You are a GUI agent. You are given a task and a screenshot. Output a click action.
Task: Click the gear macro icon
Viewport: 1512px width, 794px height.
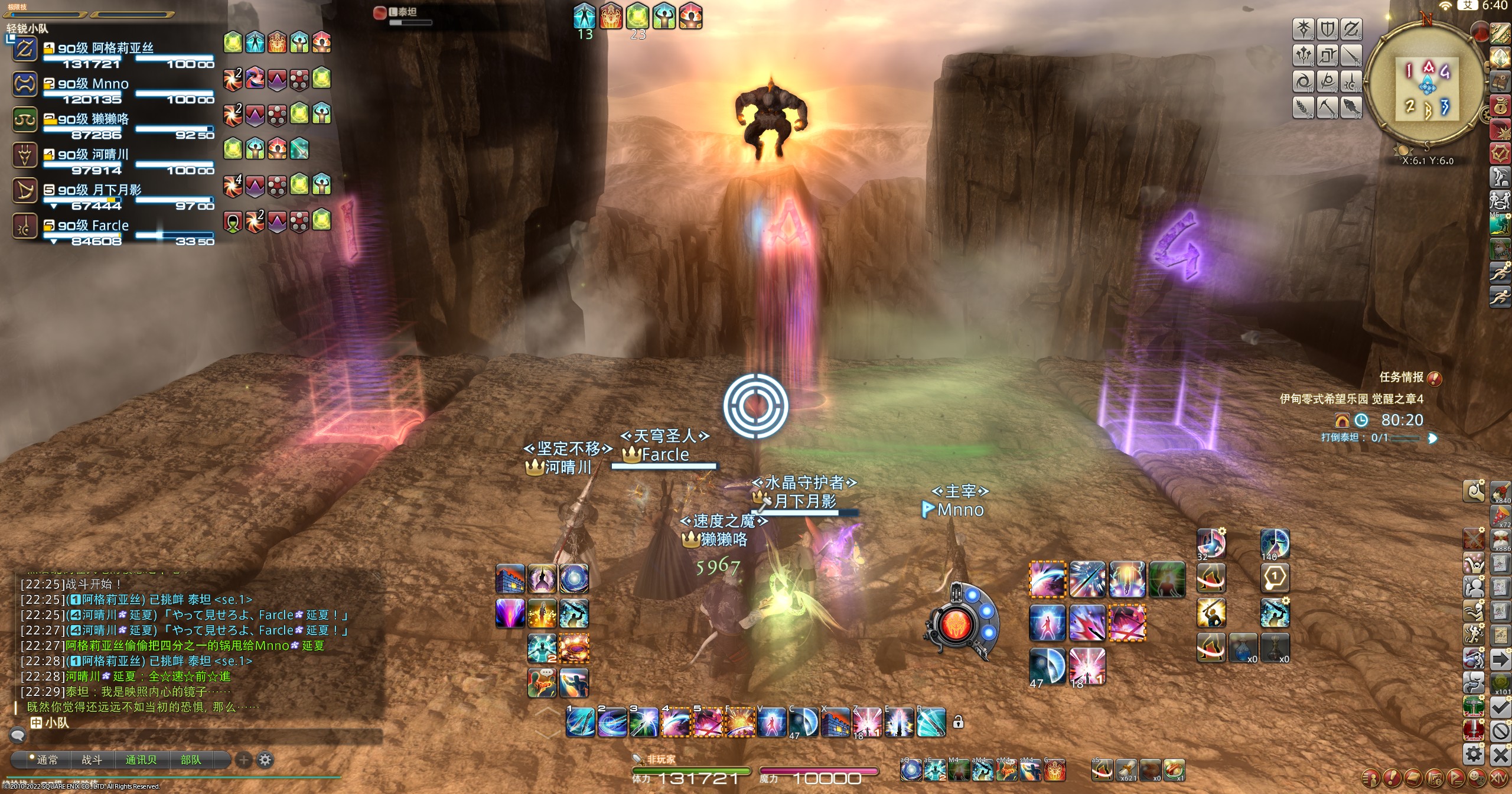[1474, 754]
